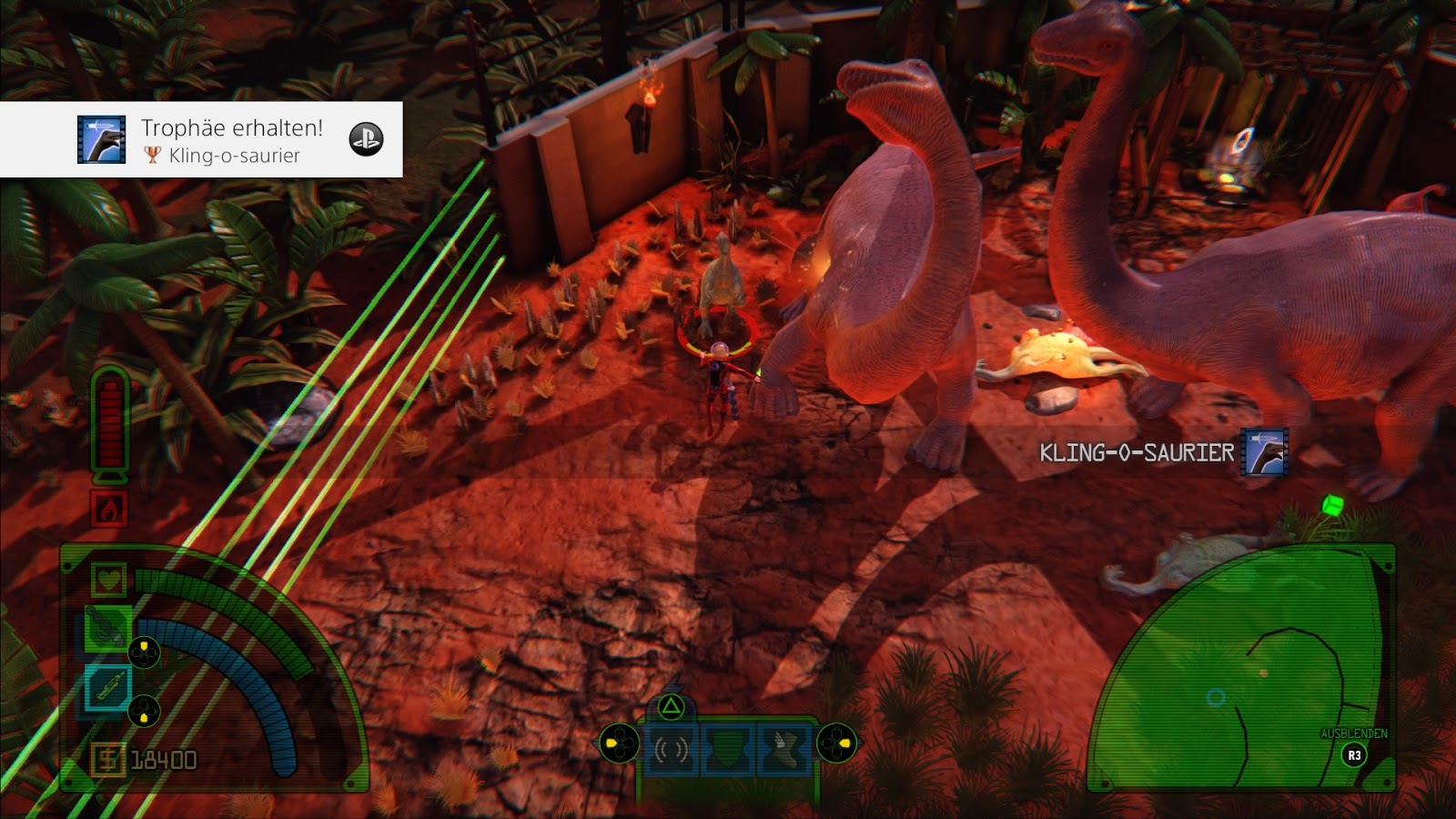Activate the sound wave ability slot
The height and width of the screenshot is (819, 1456).
tap(671, 749)
